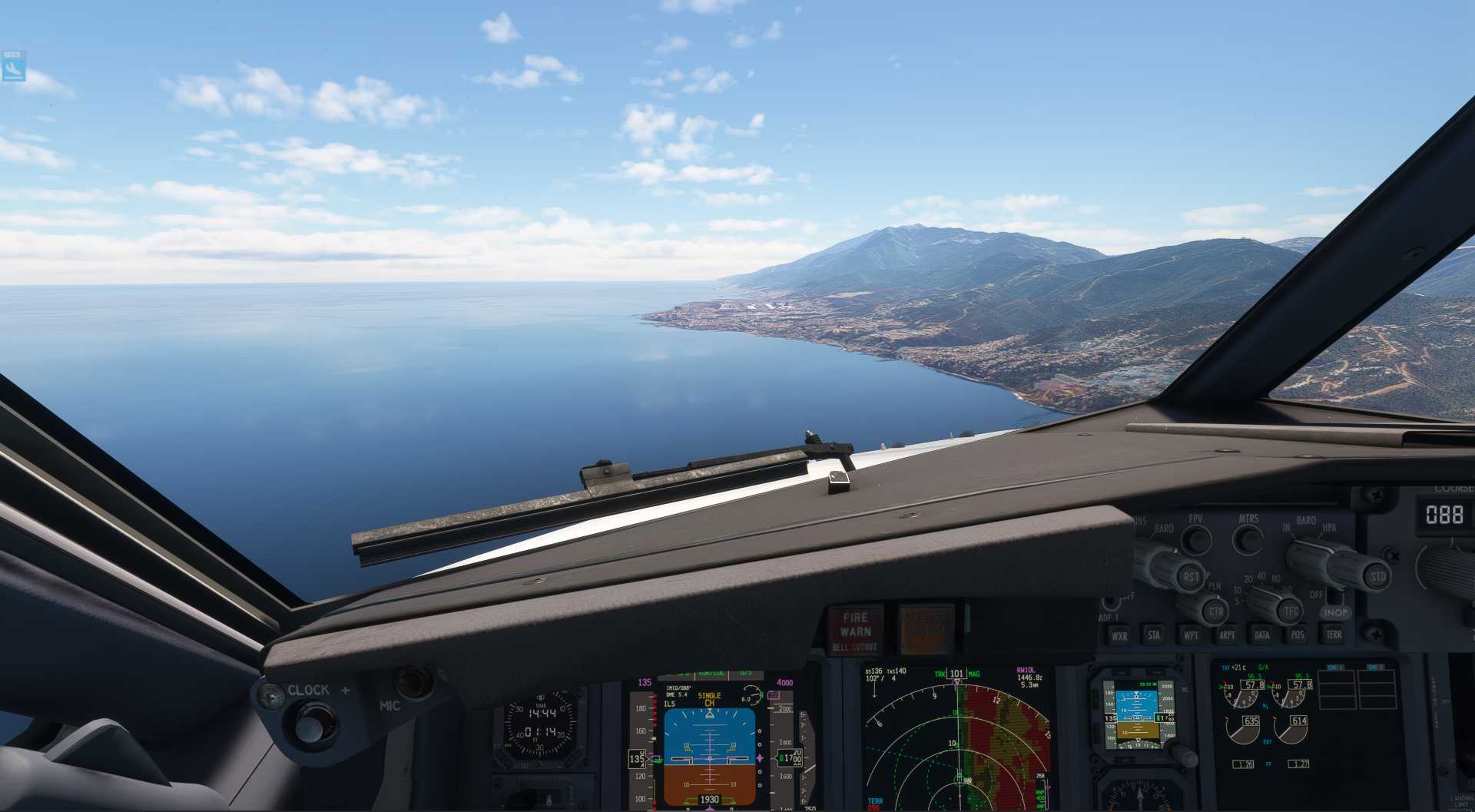Click the RST minimums reset button
The width and height of the screenshot is (1475, 812).
1191,576
